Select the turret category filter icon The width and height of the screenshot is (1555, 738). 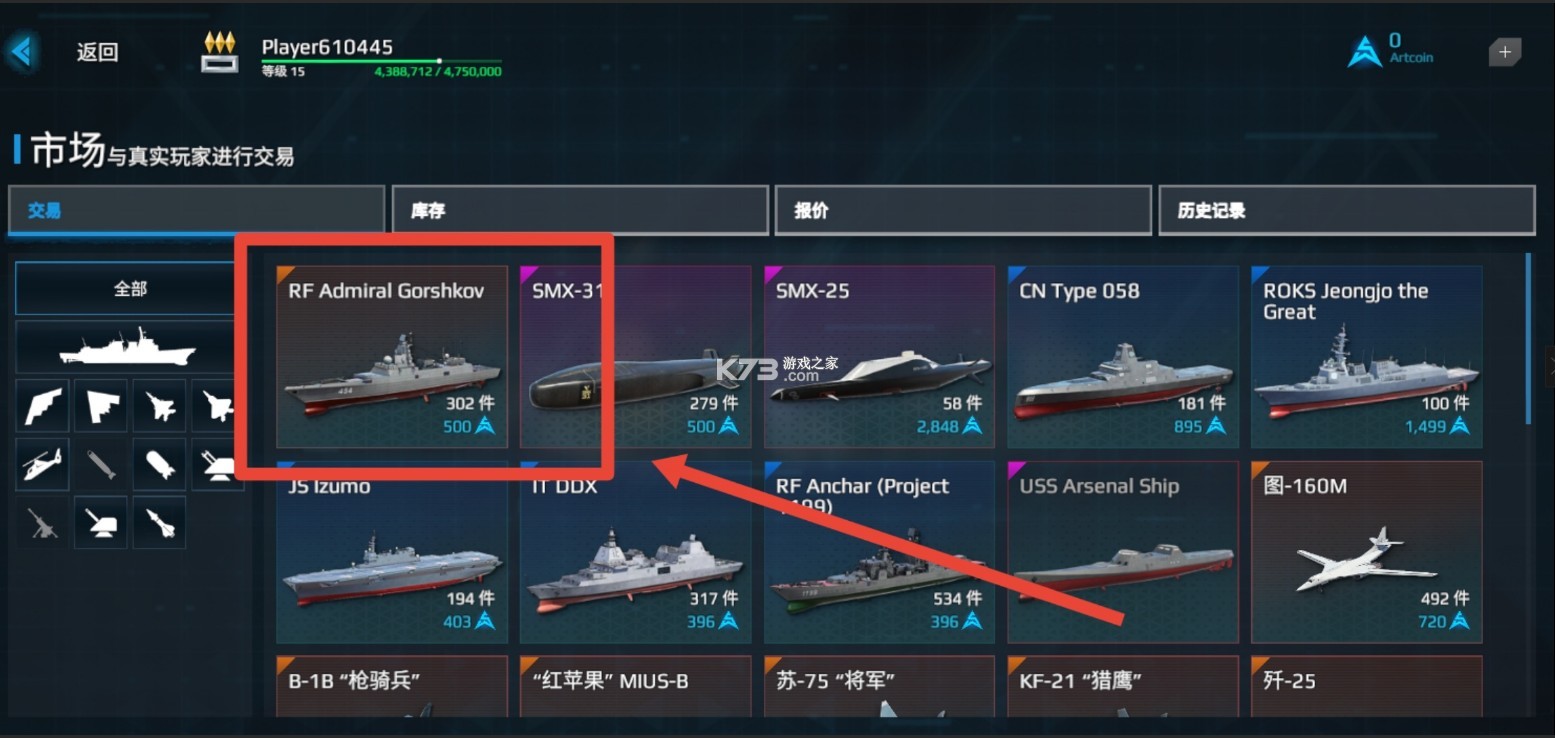pos(100,523)
